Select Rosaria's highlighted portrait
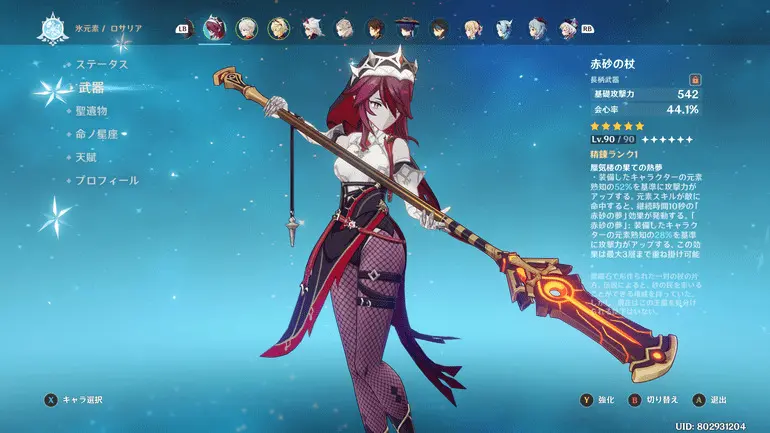Viewport: 770px width, 433px height. pos(214,28)
